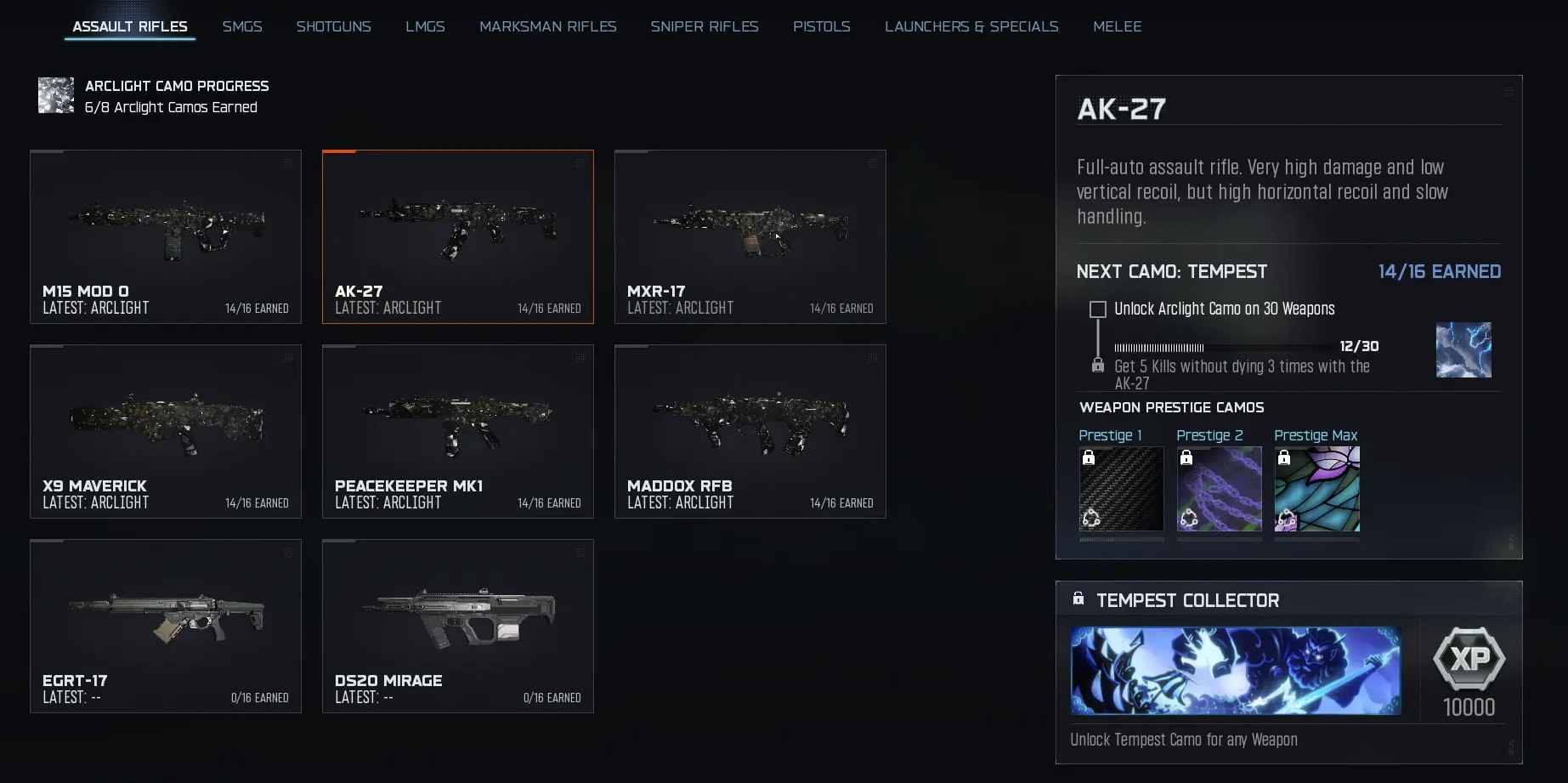Click the grid icon on the Peacekeeper MK1 card

click(x=580, y=358)
